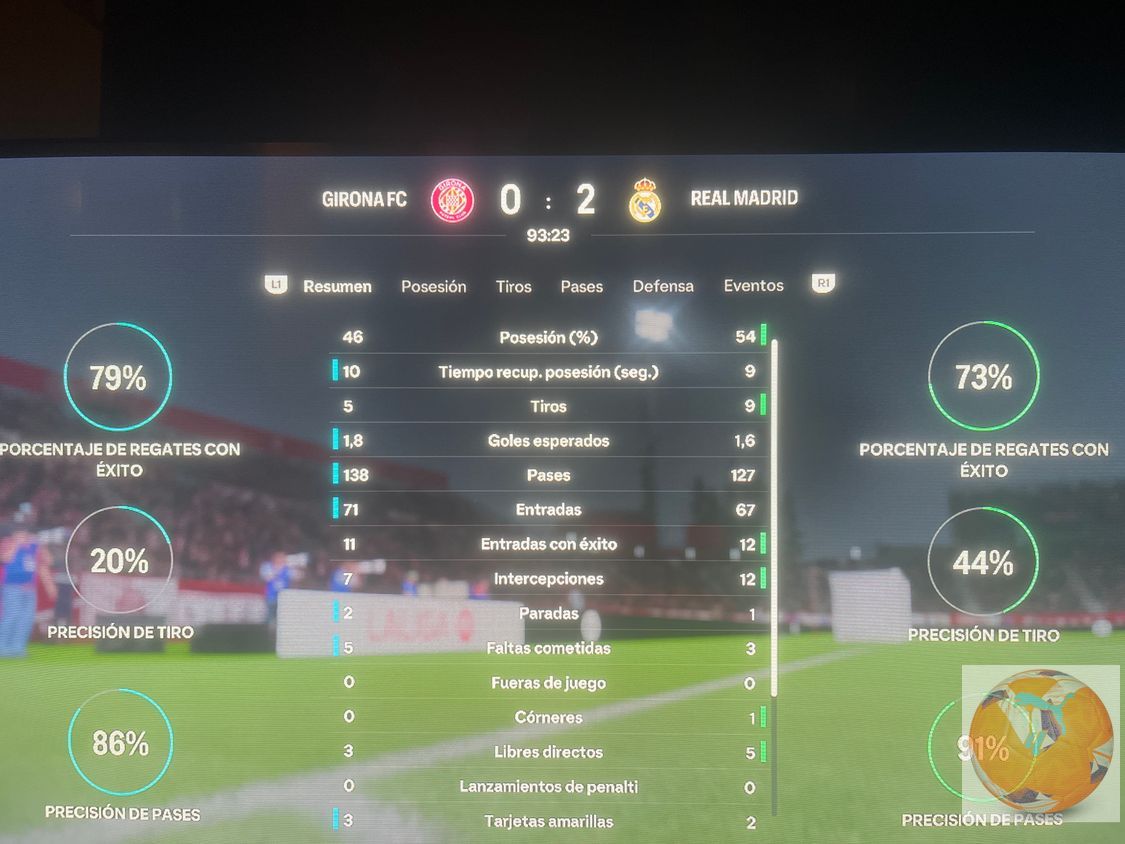Click the soccer ball thumbnail overlay
This screenshot has height=844, width=1125.
click(x=1040, y=741)
